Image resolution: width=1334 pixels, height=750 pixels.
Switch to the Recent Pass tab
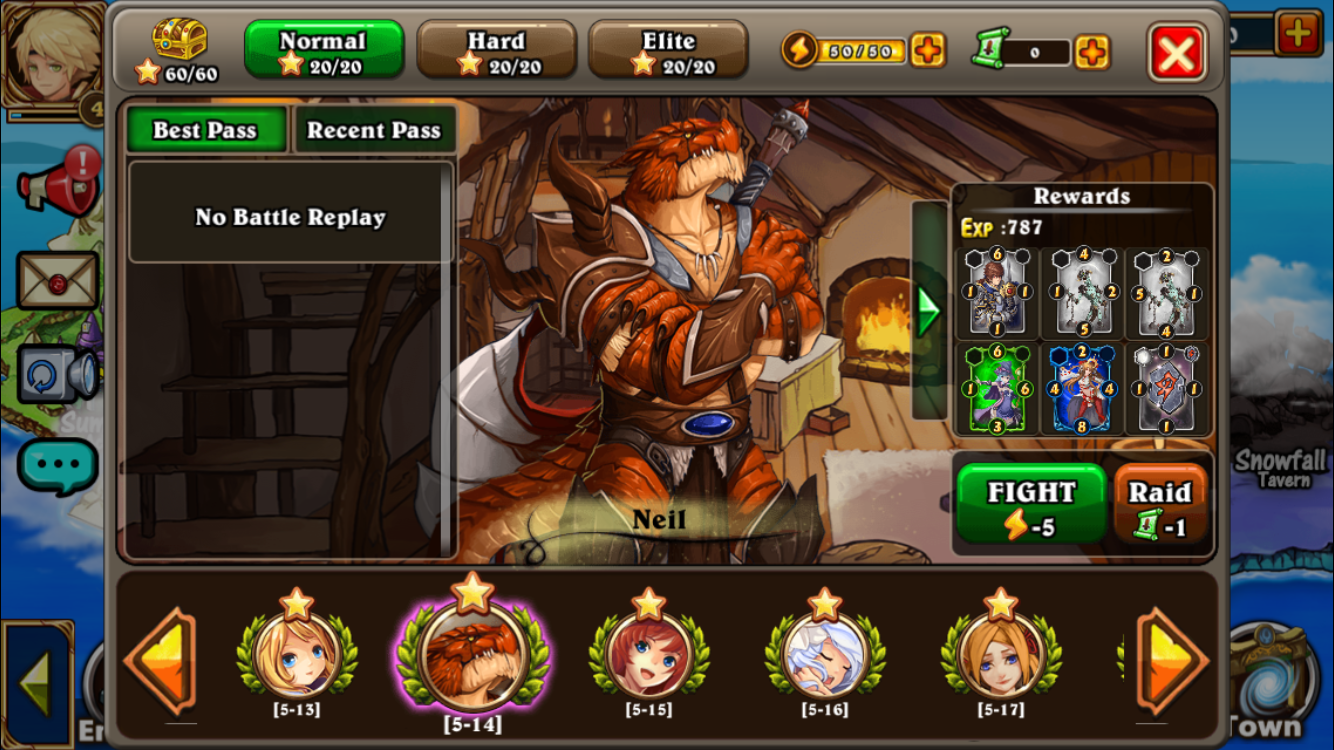373,130
